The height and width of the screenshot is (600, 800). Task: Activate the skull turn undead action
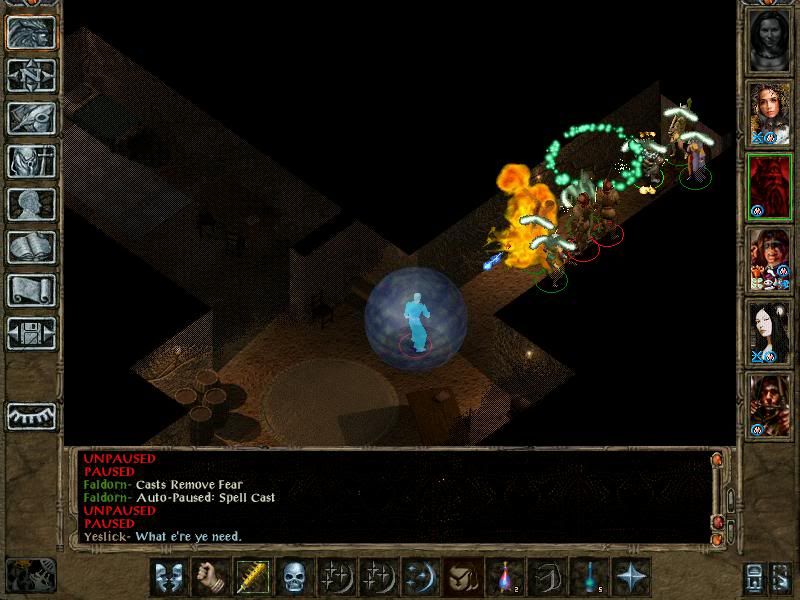click(x=295, y=577)
